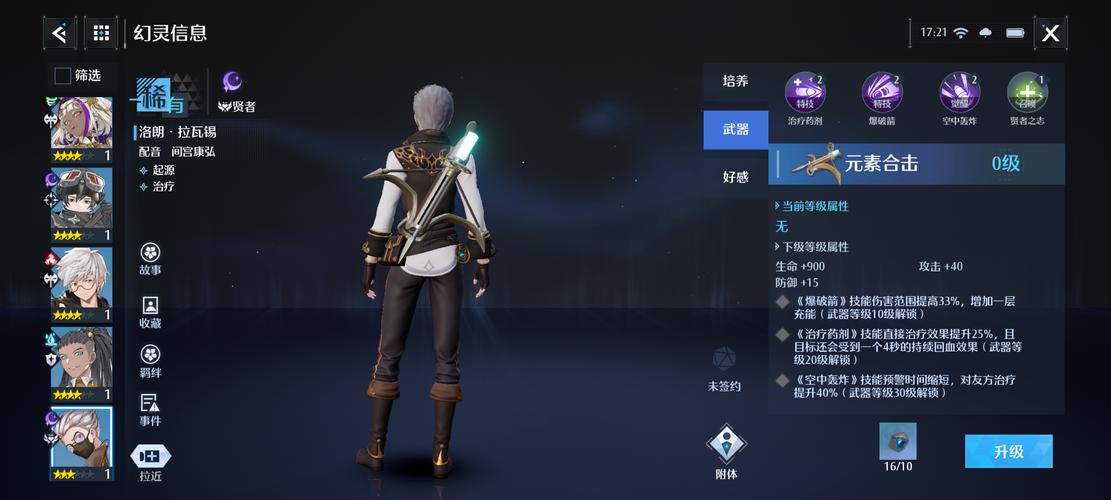Switch to the 培养 tab

[735, 81]
